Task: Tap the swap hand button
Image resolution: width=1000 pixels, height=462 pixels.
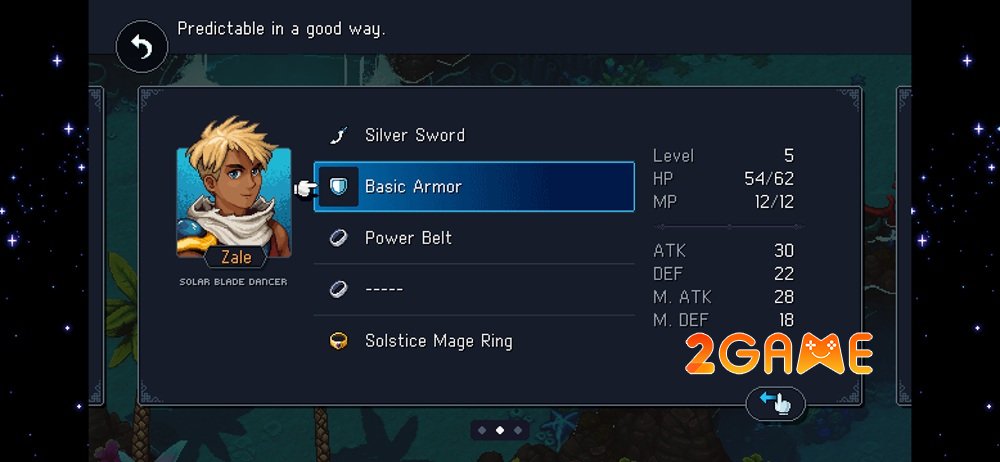Action: pos(775,402)
